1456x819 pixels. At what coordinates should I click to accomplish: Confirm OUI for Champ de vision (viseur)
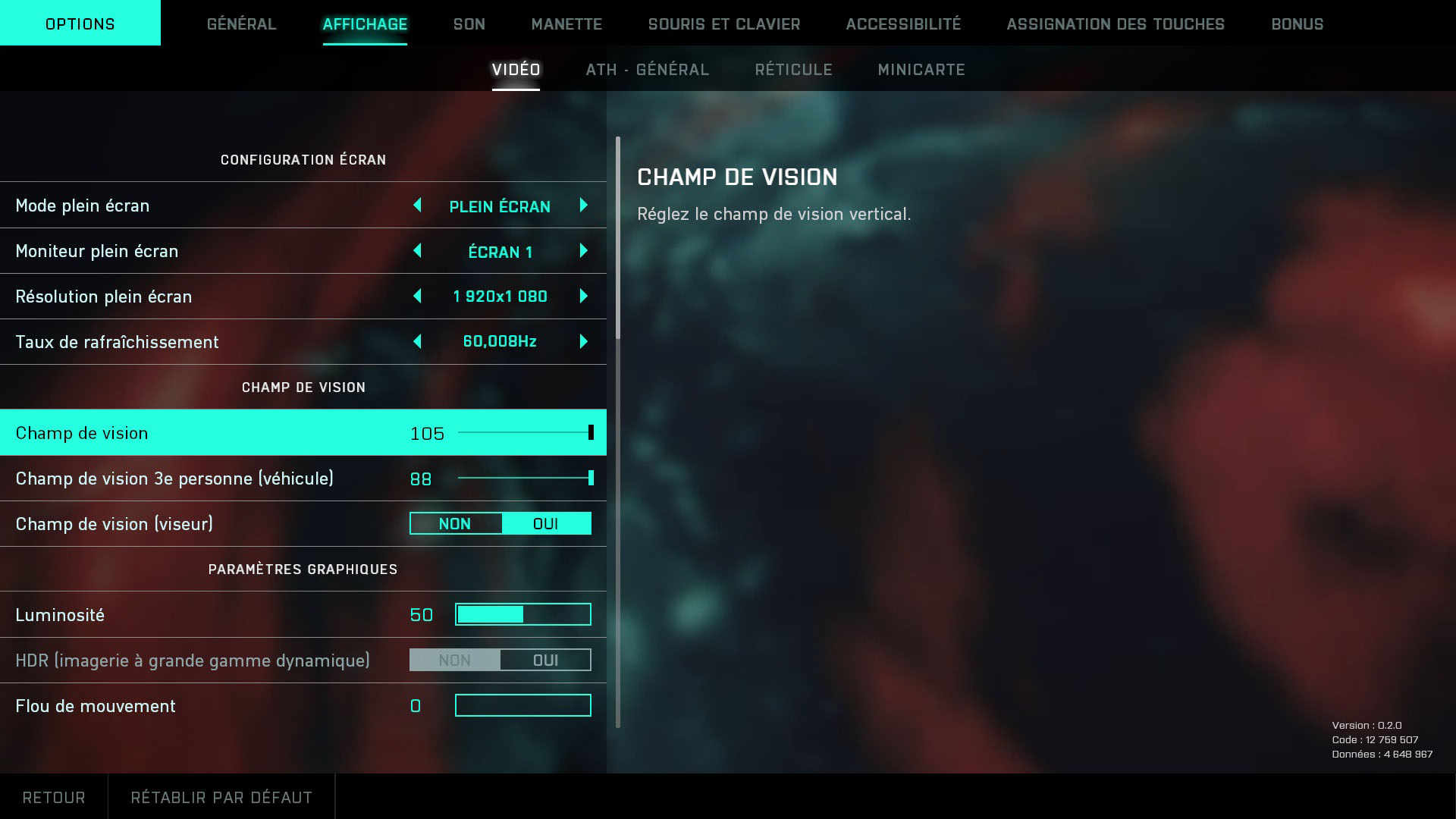(x=547, y=523)
